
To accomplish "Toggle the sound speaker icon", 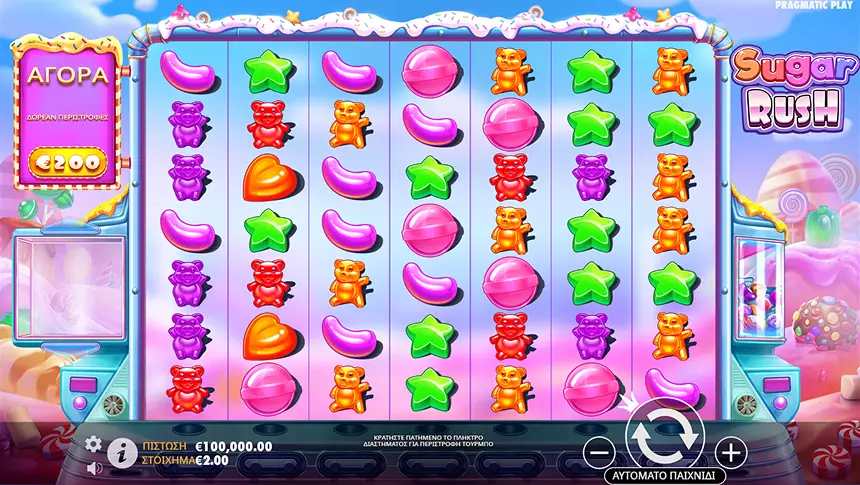I will 94,467.
